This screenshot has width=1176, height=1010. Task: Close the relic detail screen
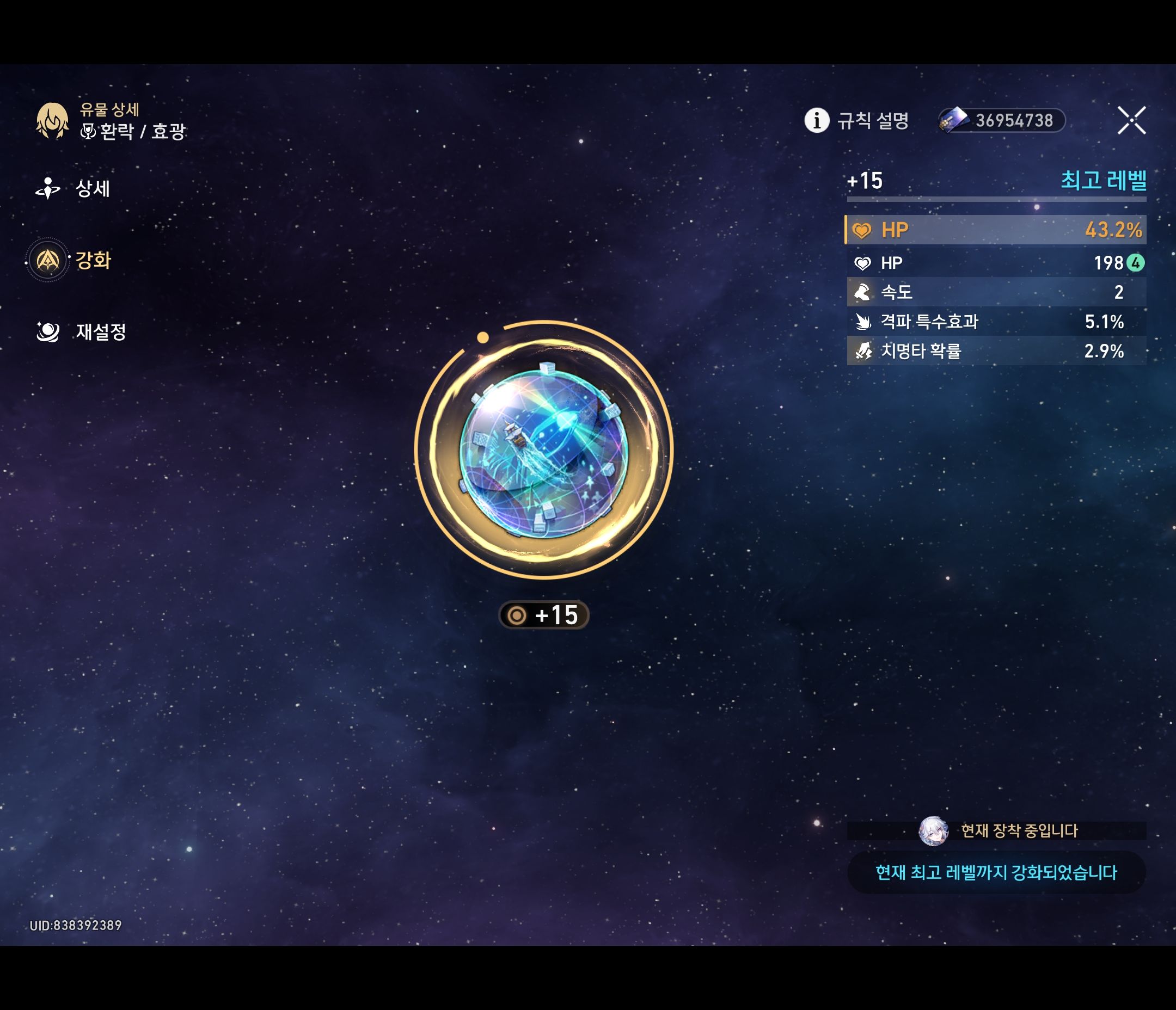1131,120
